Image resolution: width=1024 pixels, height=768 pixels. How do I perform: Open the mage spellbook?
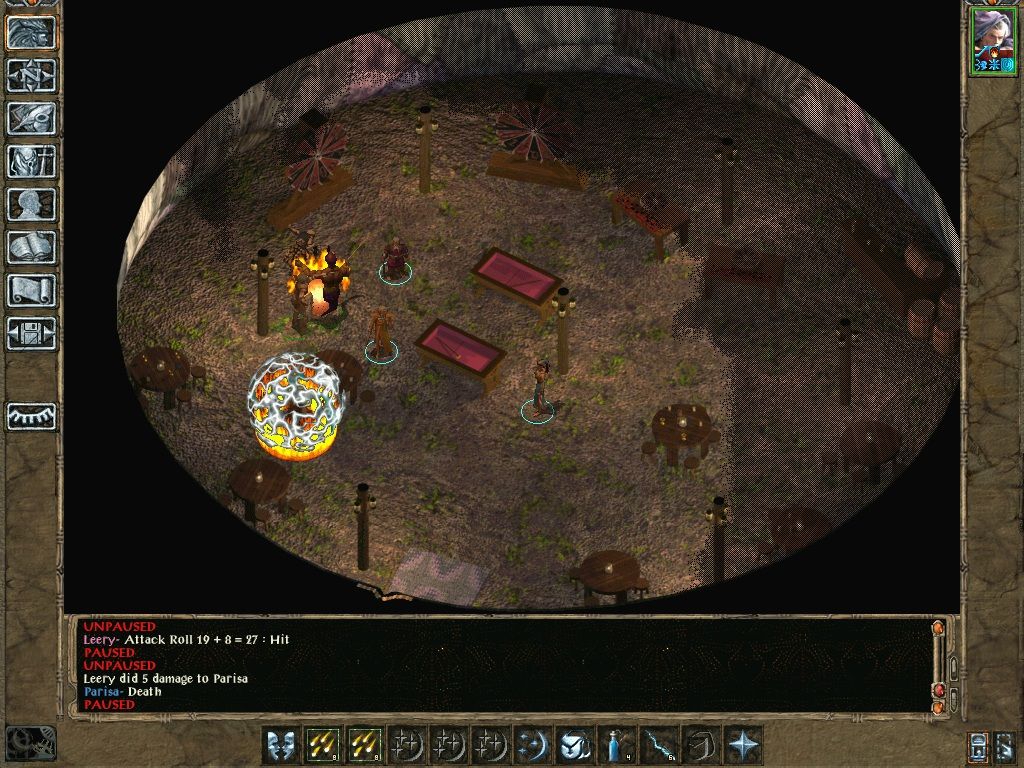pos(31,247)
